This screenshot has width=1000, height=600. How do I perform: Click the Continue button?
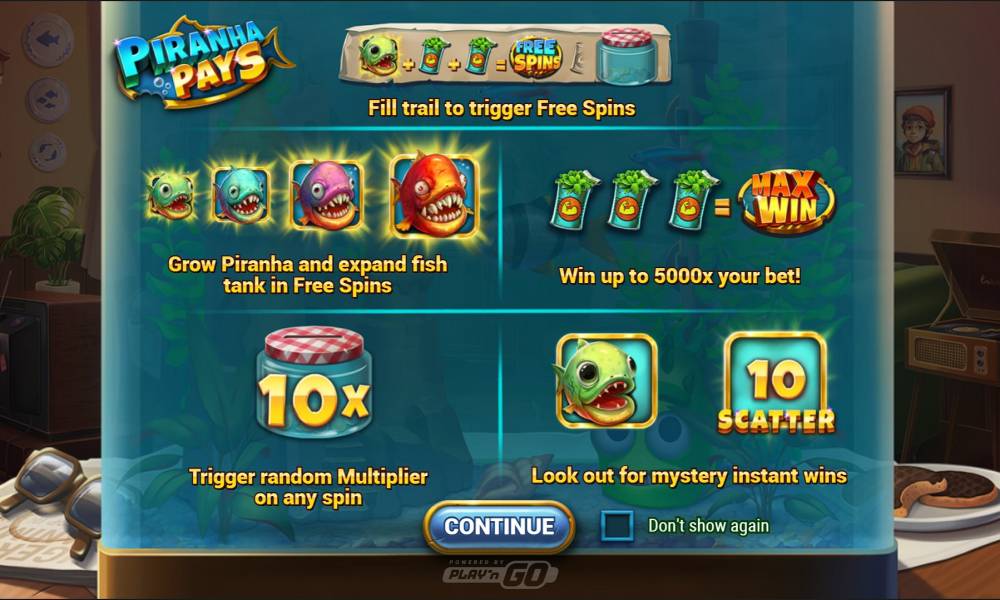point(499,526)
